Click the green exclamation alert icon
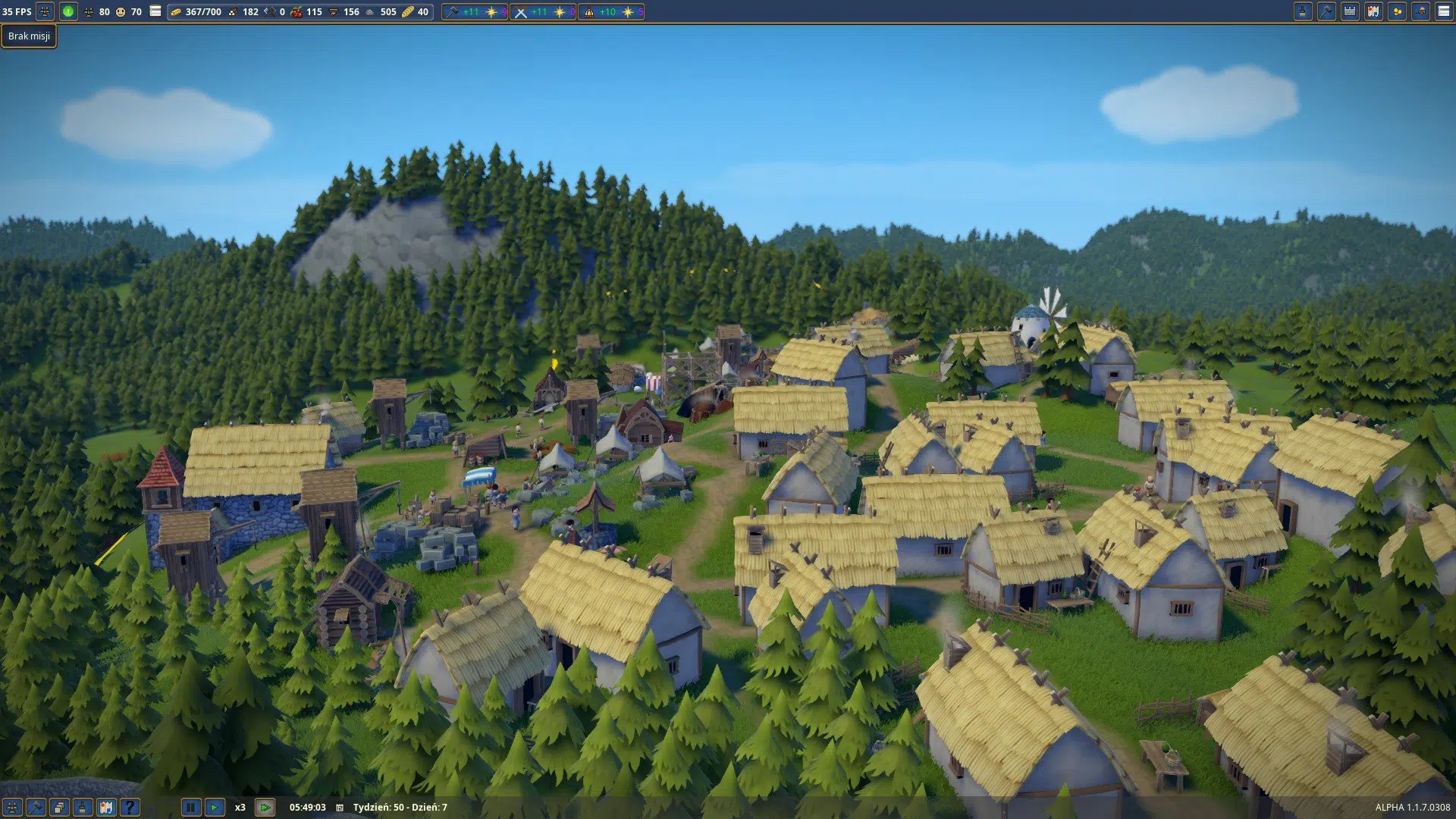Viewport: 1456px width, 819px height. pos(68,11)
